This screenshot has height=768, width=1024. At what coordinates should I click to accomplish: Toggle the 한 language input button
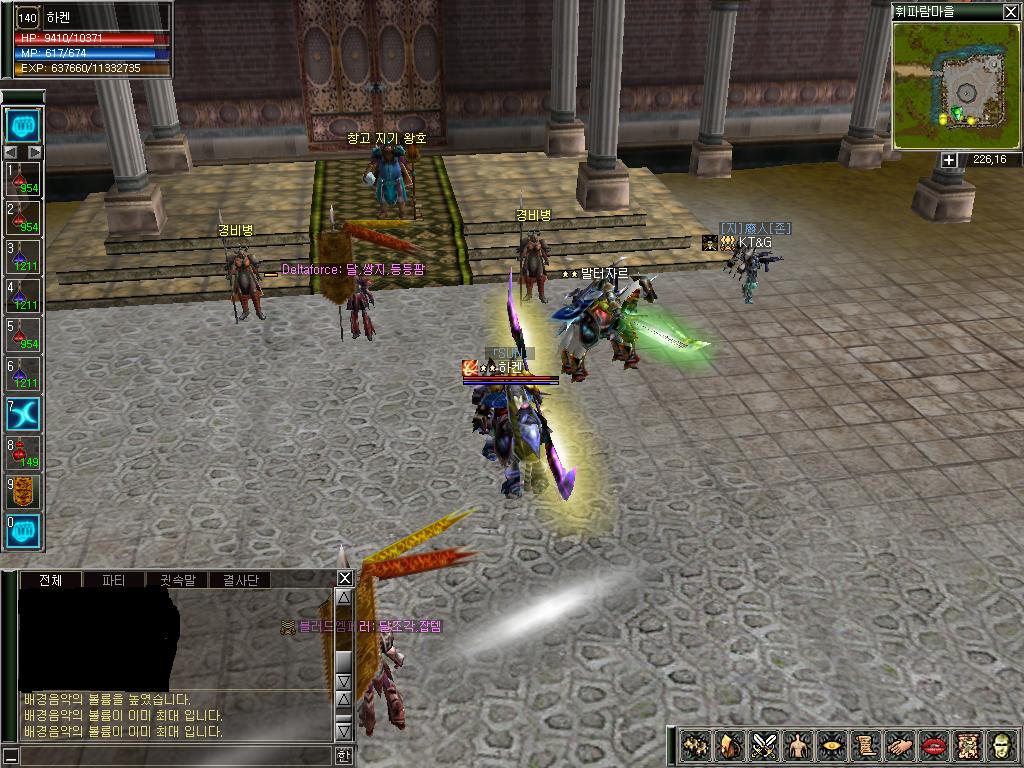click(x=344, y=756)
